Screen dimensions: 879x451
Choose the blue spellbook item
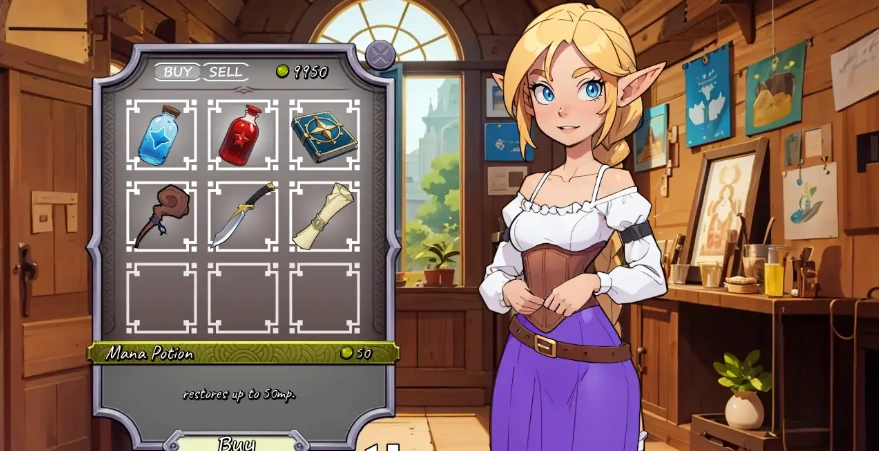(x=324, y=135)
